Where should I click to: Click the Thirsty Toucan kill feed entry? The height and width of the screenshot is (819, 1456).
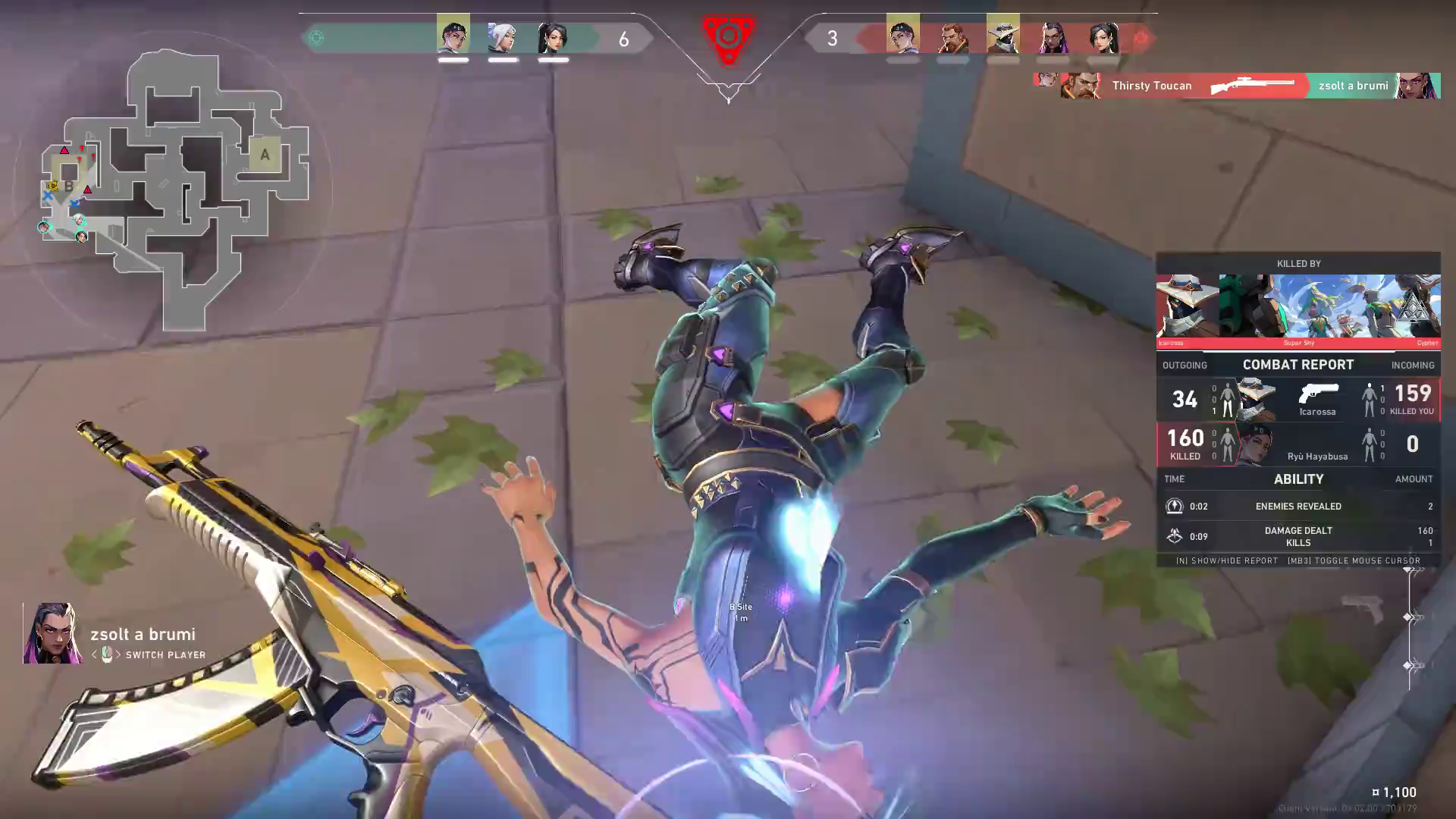point(1236,86)
